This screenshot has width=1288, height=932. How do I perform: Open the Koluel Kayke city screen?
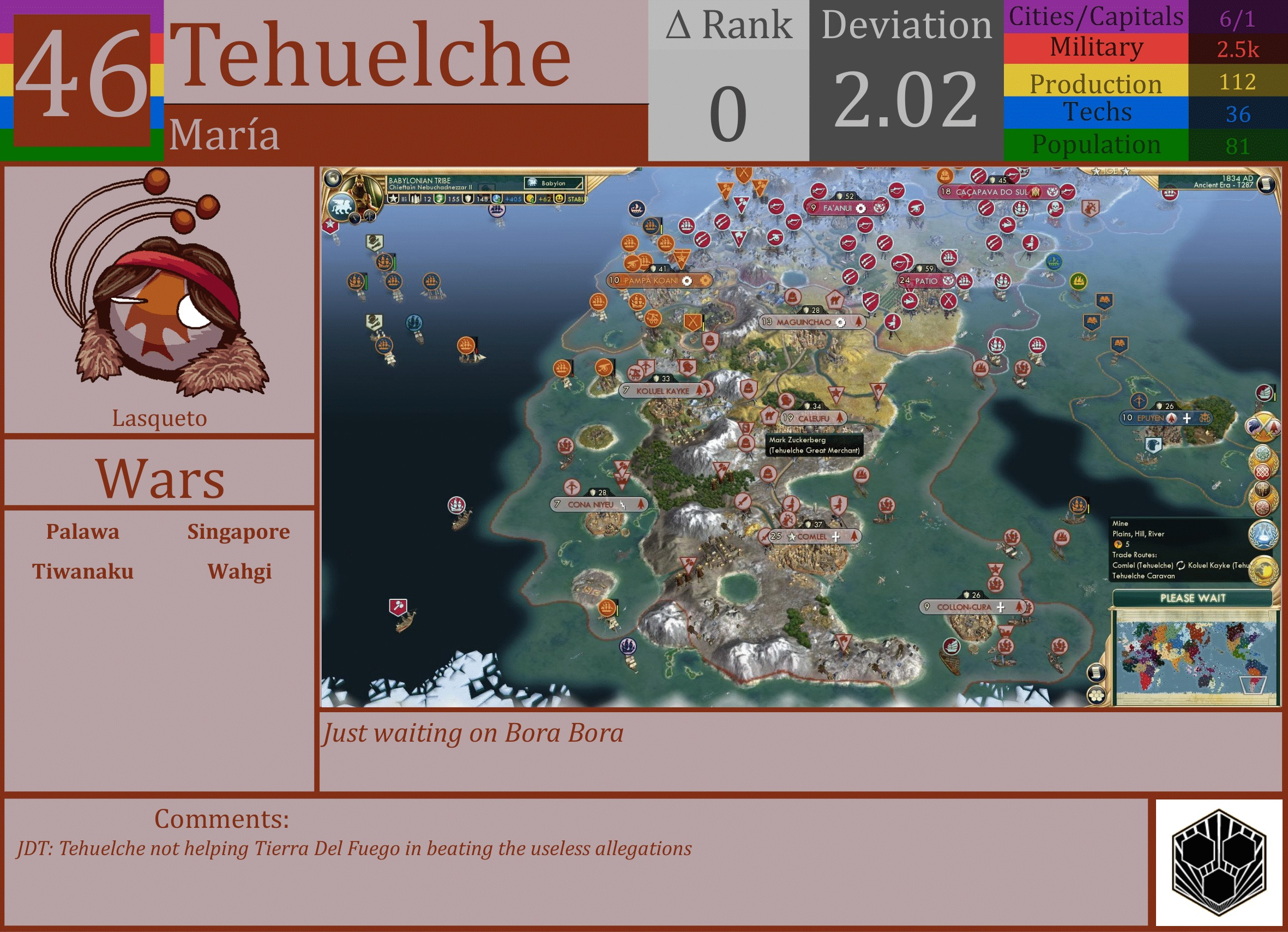pyautogui.click(x=661, y=391)
